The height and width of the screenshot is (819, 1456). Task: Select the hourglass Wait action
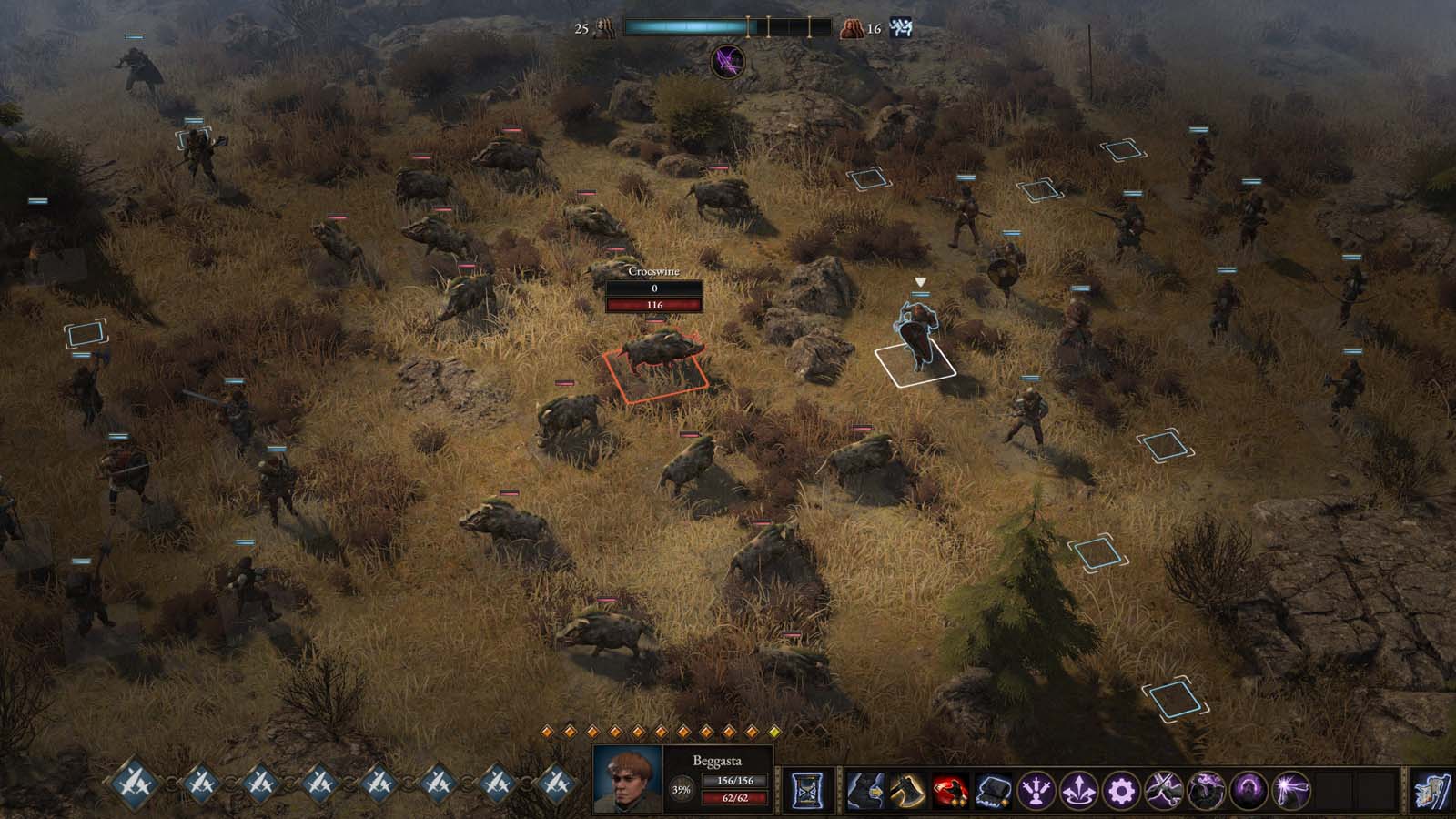pyautogui.click(x=808, y=790)
